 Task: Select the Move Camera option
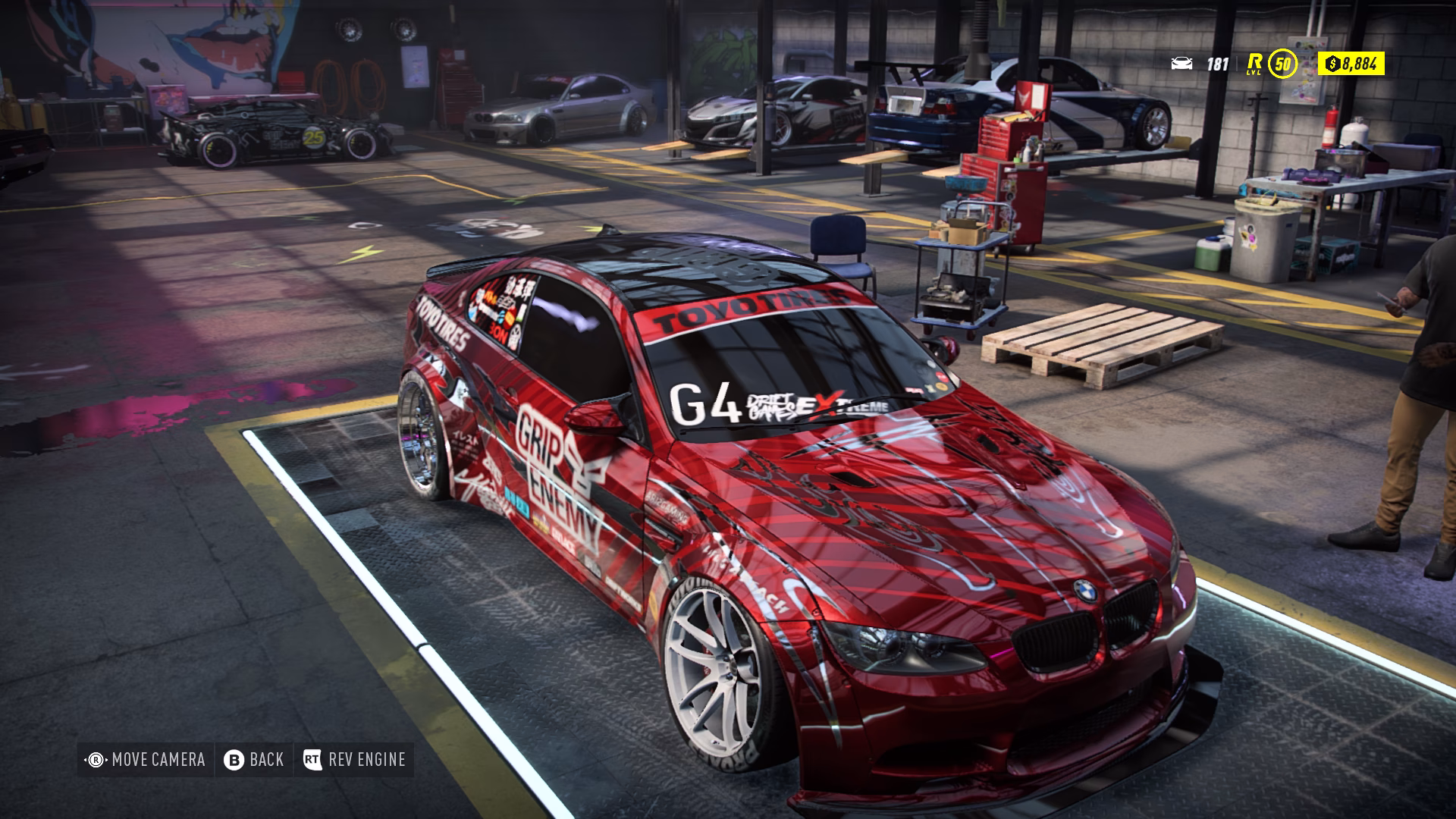click(x=158, y=760)
